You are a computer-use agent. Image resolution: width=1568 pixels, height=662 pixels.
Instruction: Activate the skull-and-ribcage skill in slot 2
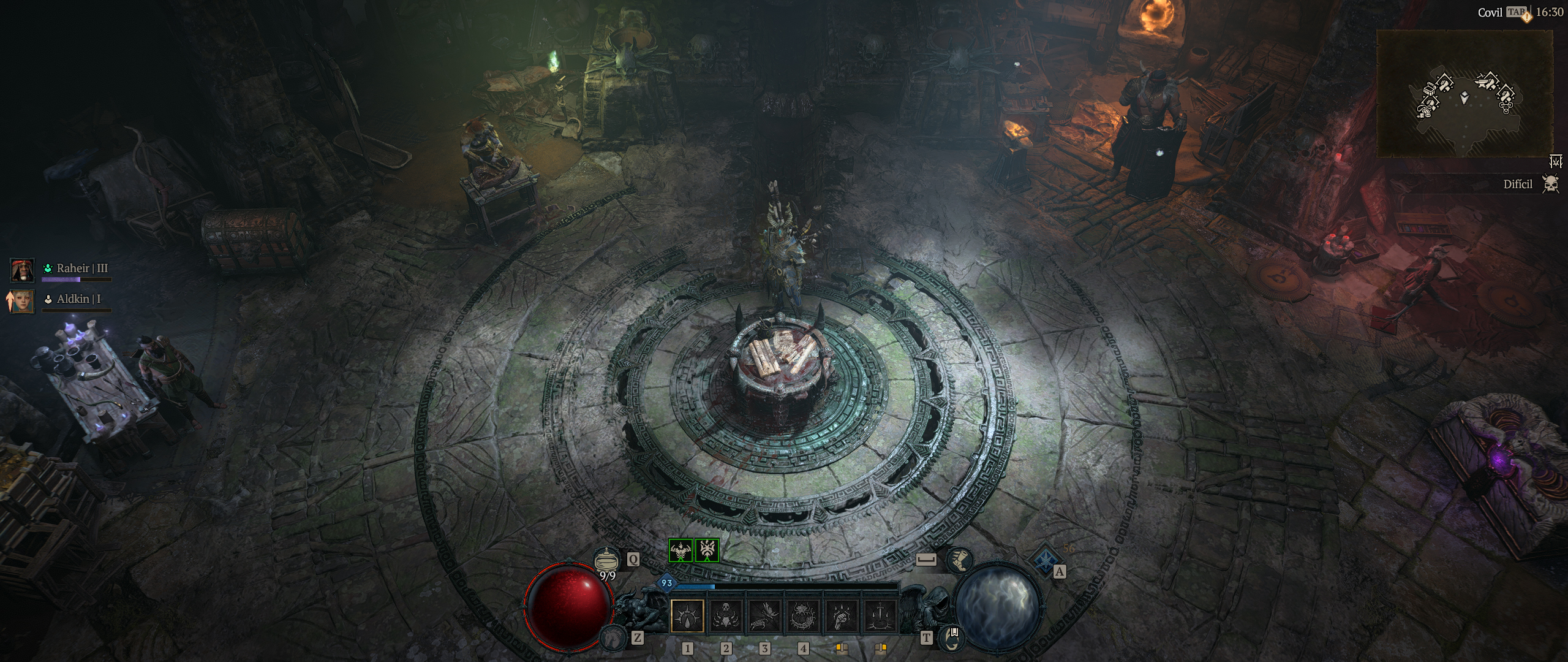tap(726, 615)
